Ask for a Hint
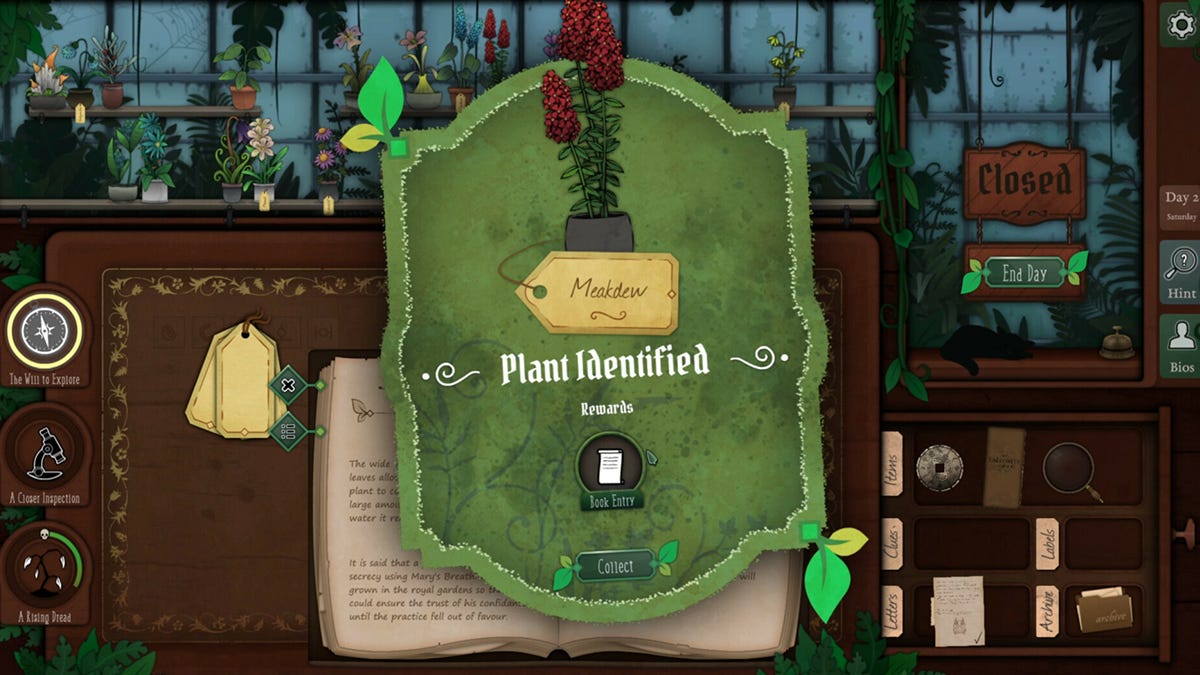Screen dimensions: 1200x675 point(1180,272)
